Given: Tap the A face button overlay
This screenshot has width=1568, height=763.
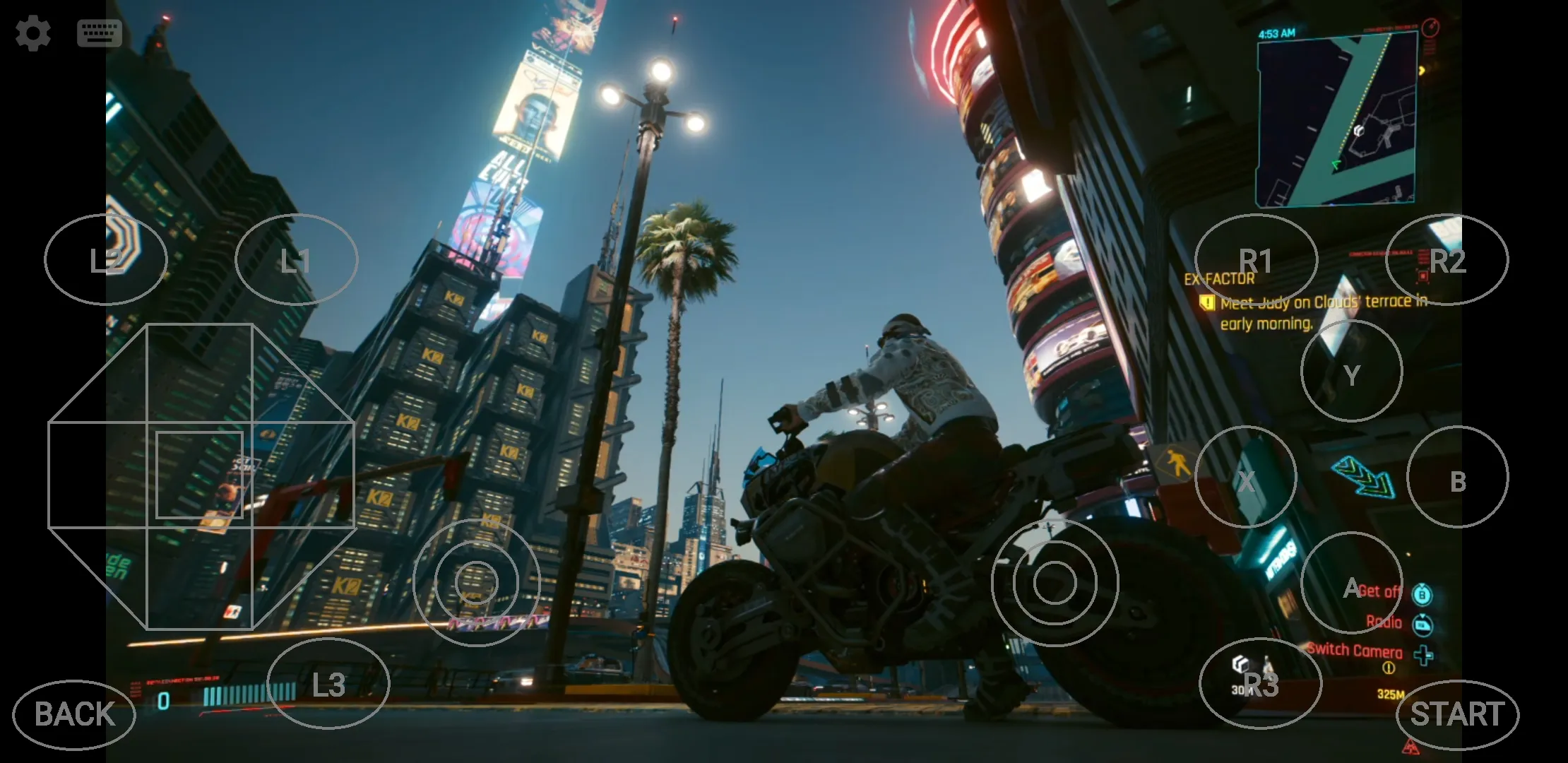Looking at the screenshot, I should tap(1351, 584).
